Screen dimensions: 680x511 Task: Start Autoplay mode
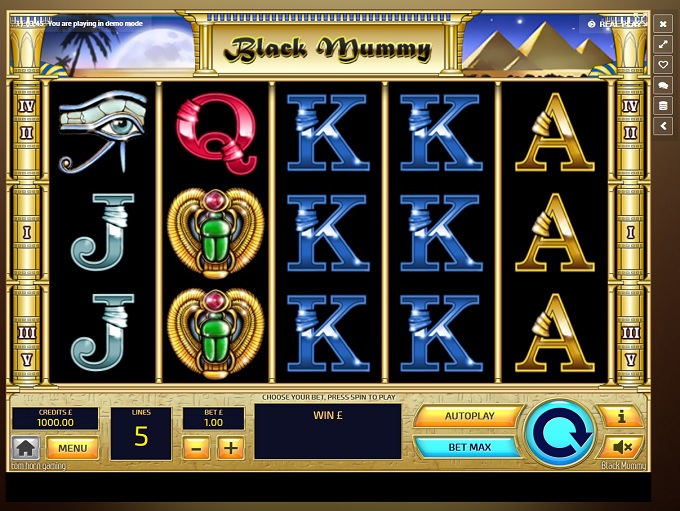468,416
